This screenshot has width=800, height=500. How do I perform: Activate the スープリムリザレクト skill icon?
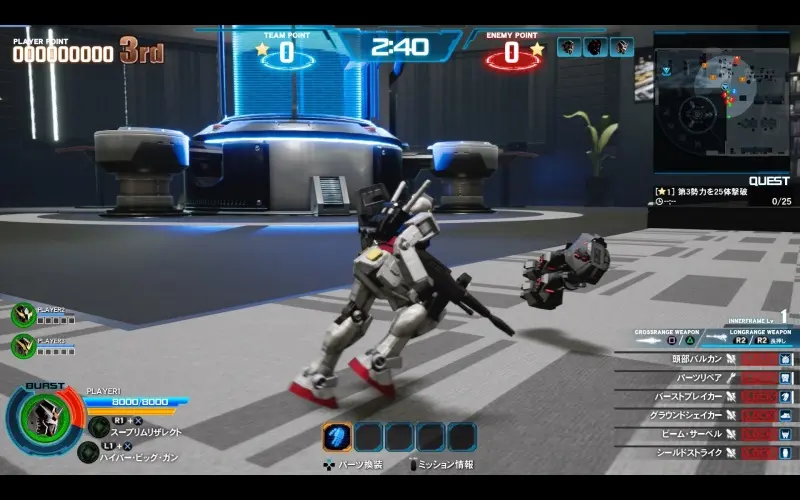click(99, 426)
